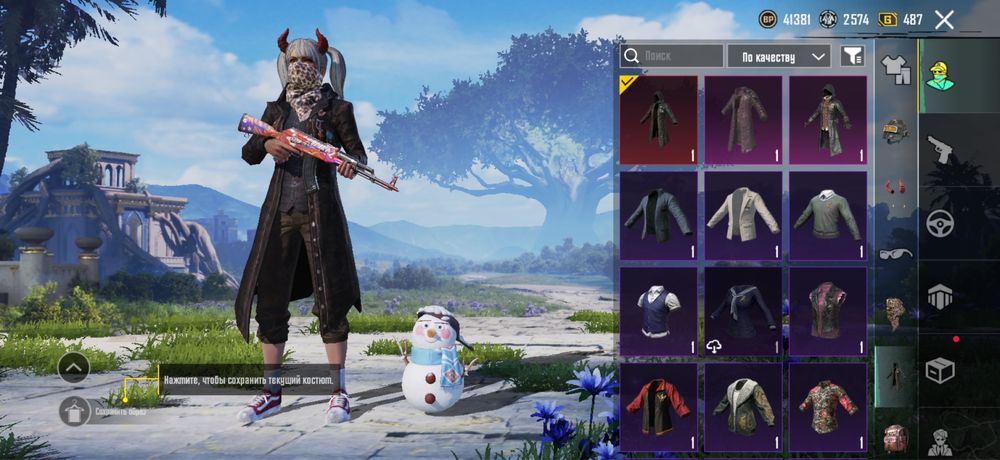Screen dimensions: 1000x460
Task: Switch to the backpack category tab
Action: (894, 438)
